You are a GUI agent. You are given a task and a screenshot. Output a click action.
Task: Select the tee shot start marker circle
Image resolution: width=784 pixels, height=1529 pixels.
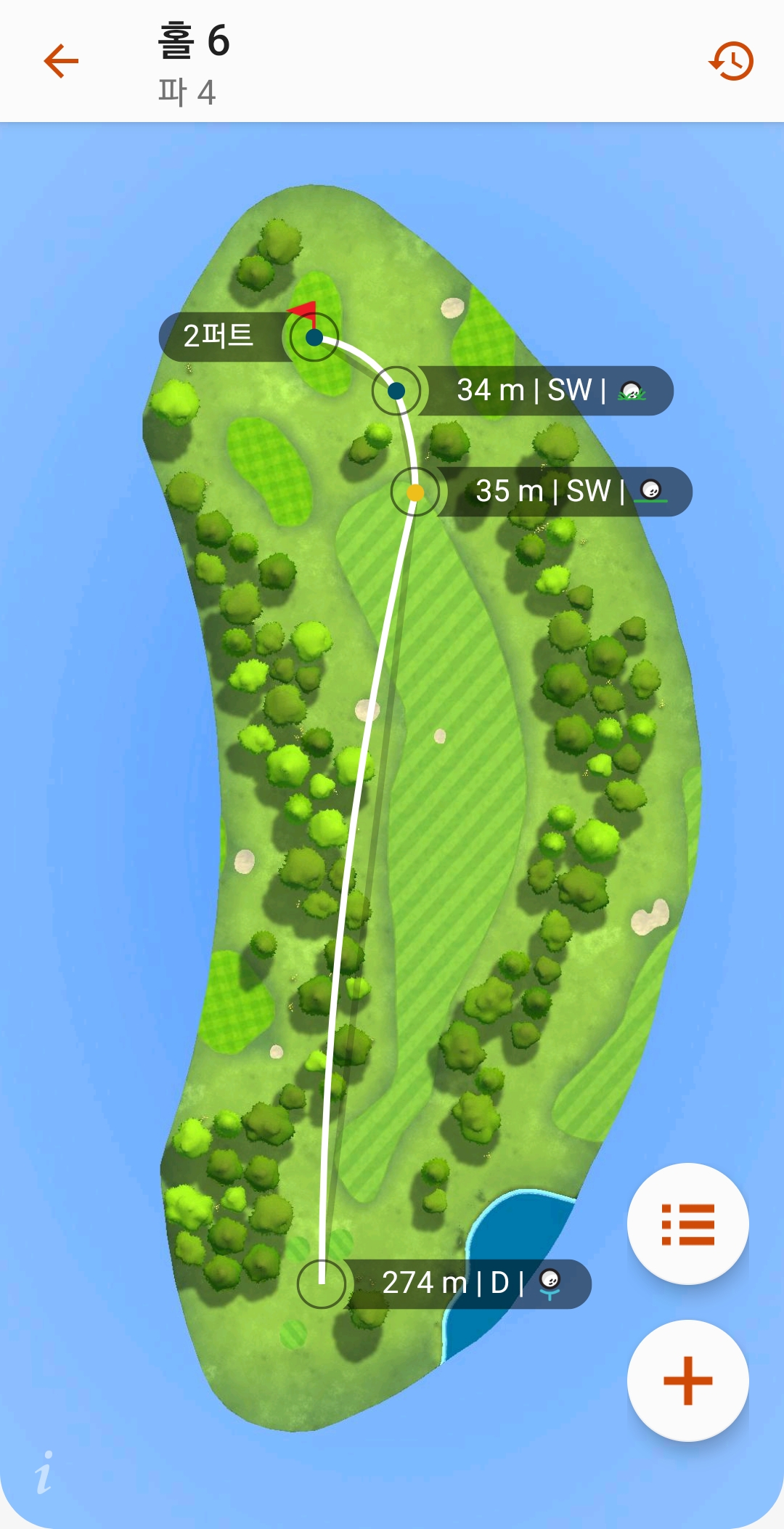tap(322, 1283)
